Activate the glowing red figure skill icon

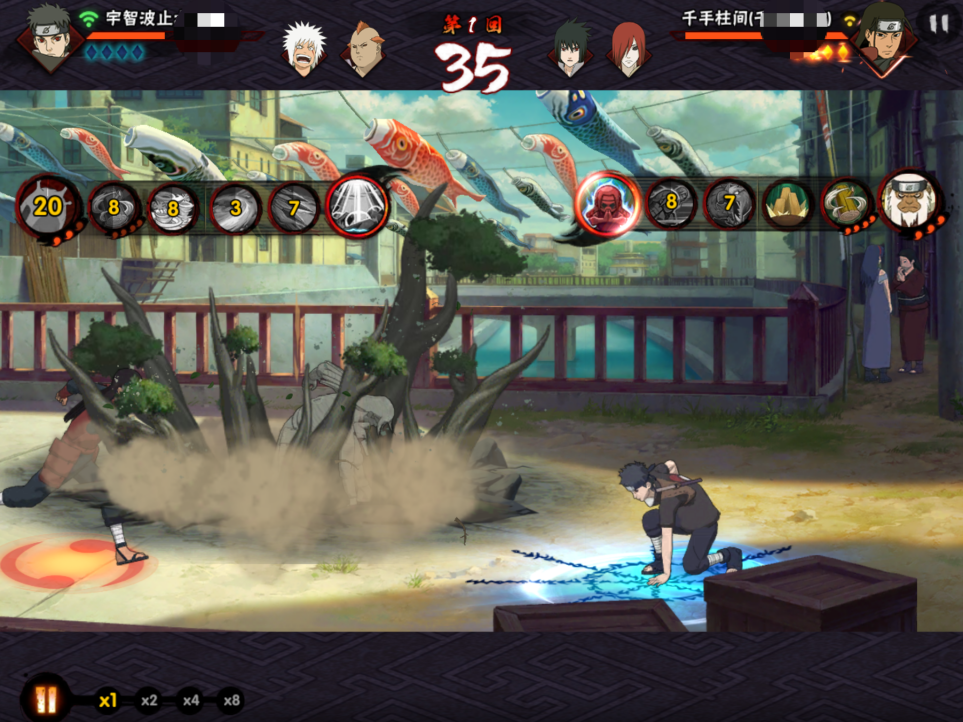pyautogui.click(x=608, y=205)
